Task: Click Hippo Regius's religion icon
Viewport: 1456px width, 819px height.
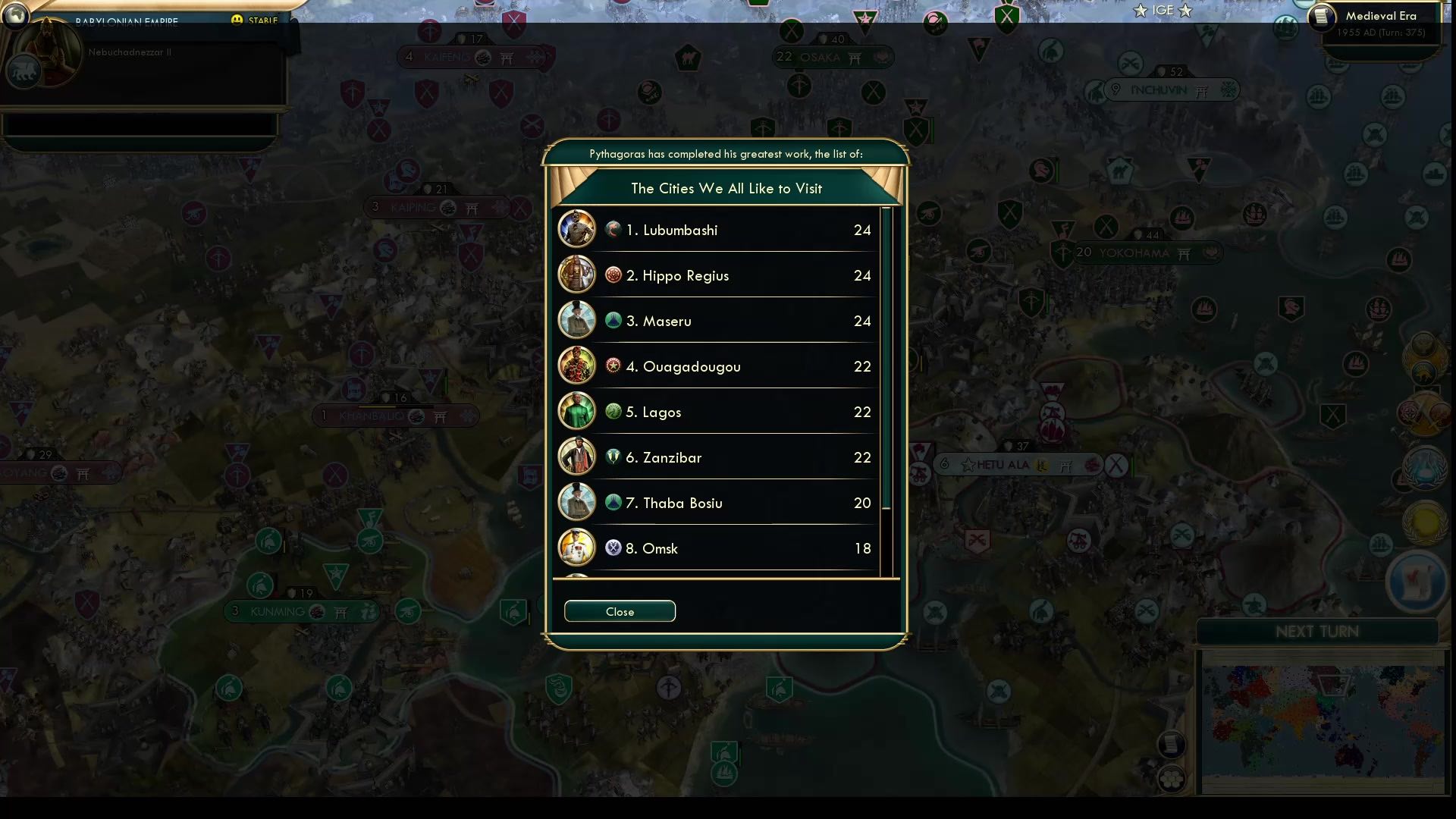Action: click(613, 275)
